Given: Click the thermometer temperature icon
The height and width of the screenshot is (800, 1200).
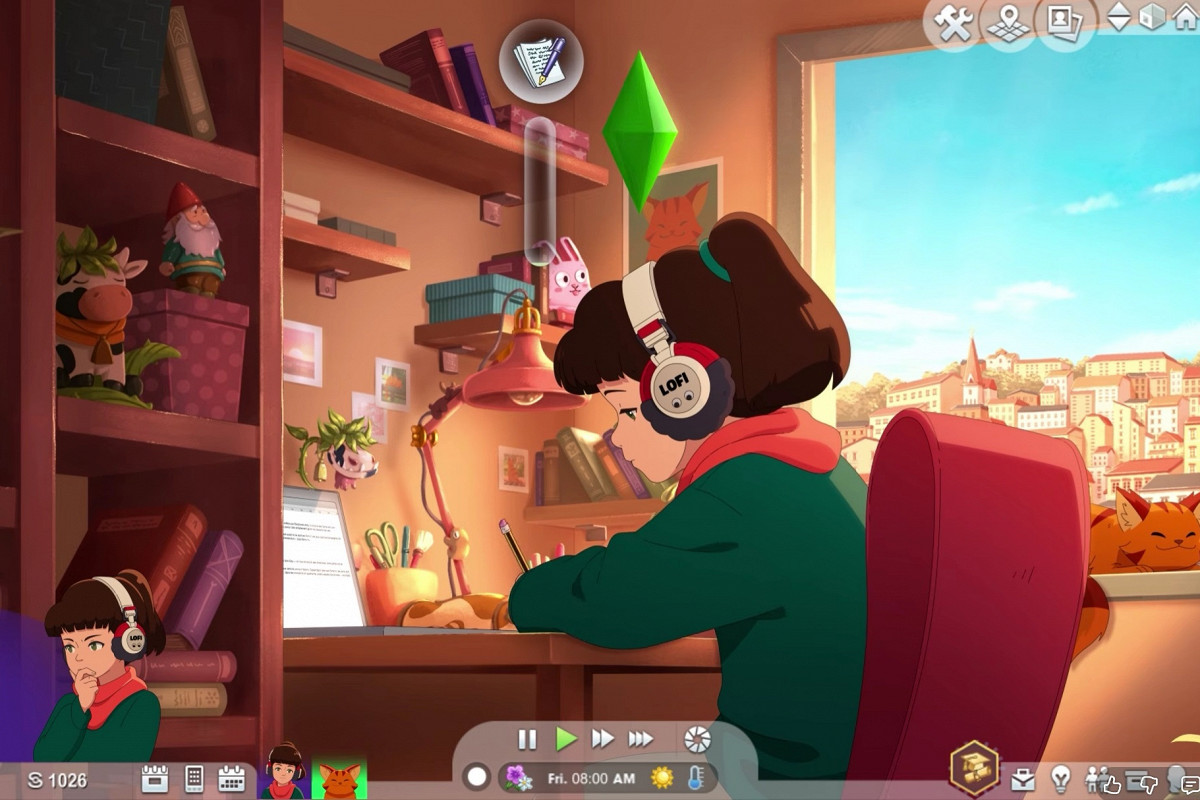Looking at the screenshot, I should point(694,777).
